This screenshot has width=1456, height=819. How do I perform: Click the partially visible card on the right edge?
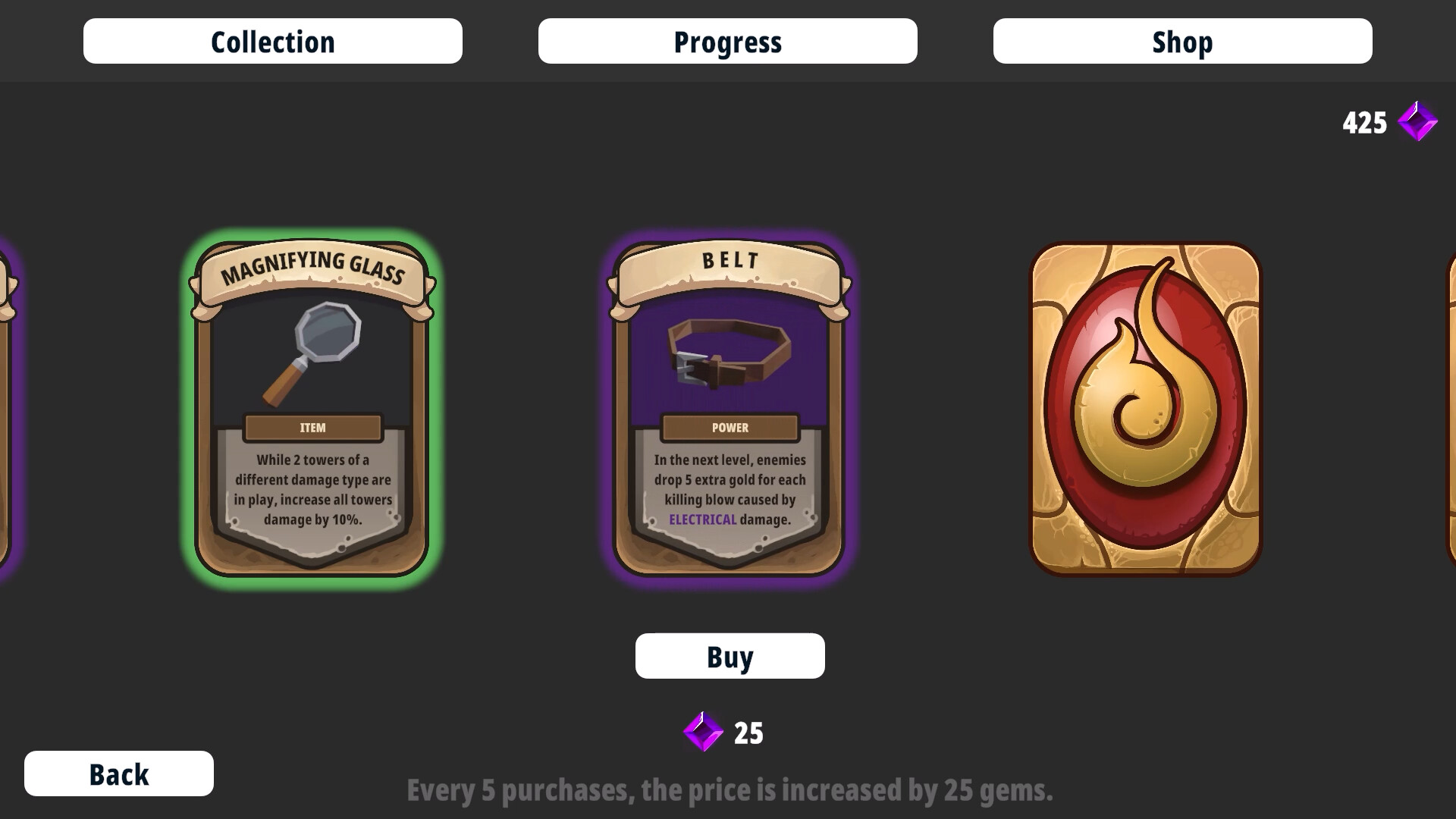point(1447,409)
